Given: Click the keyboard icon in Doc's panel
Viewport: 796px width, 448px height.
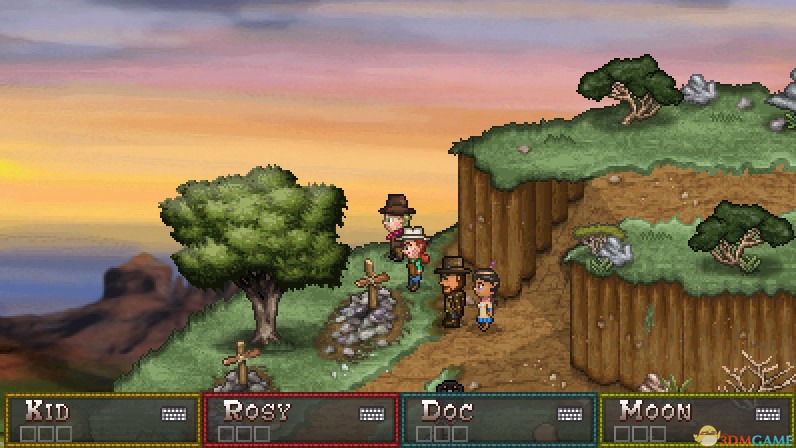Looking at the screenshot, I should (570, 414).
